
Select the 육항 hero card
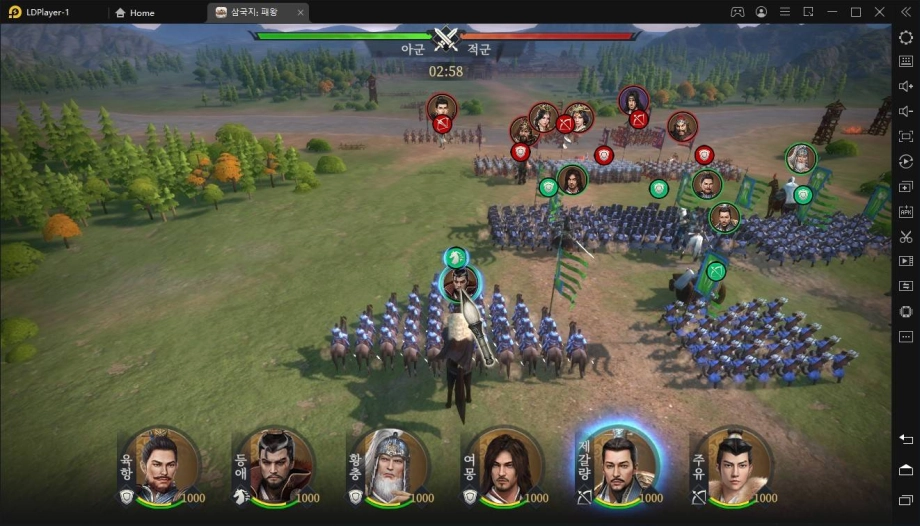[163, 466]
